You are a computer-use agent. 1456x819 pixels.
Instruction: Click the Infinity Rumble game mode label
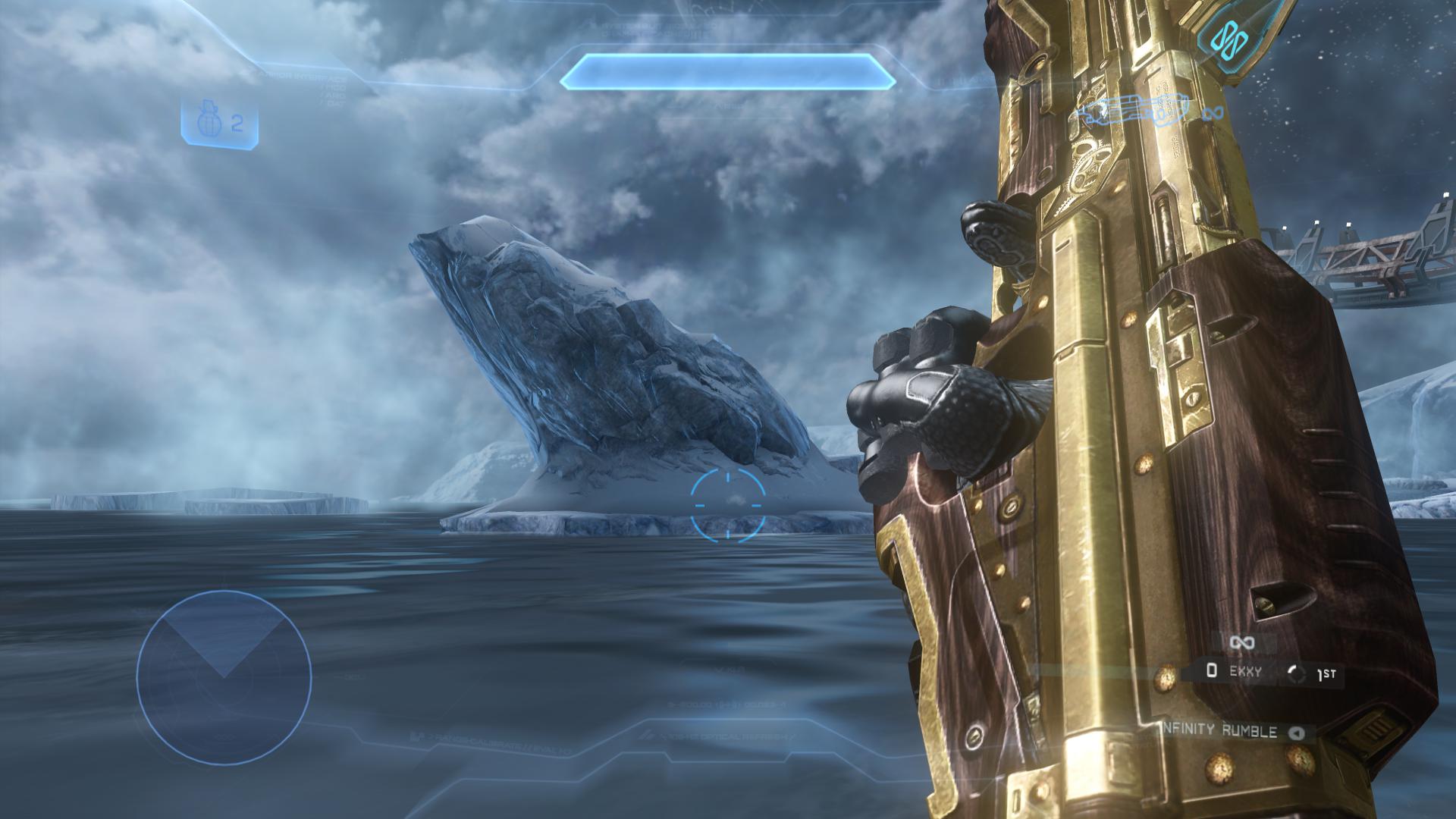tap(1221, 732)
